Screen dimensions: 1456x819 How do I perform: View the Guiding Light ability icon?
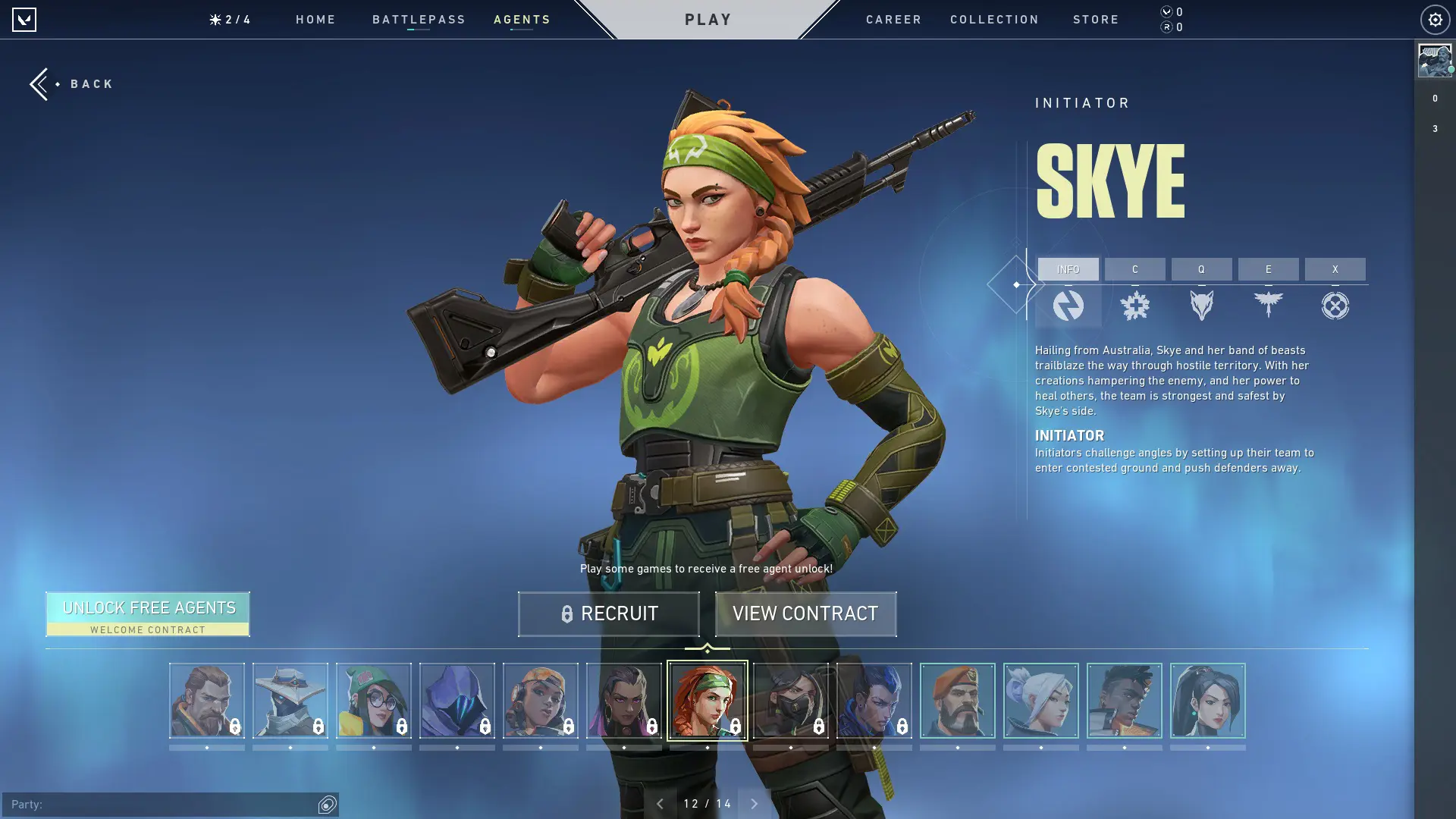click(1268, 306)
